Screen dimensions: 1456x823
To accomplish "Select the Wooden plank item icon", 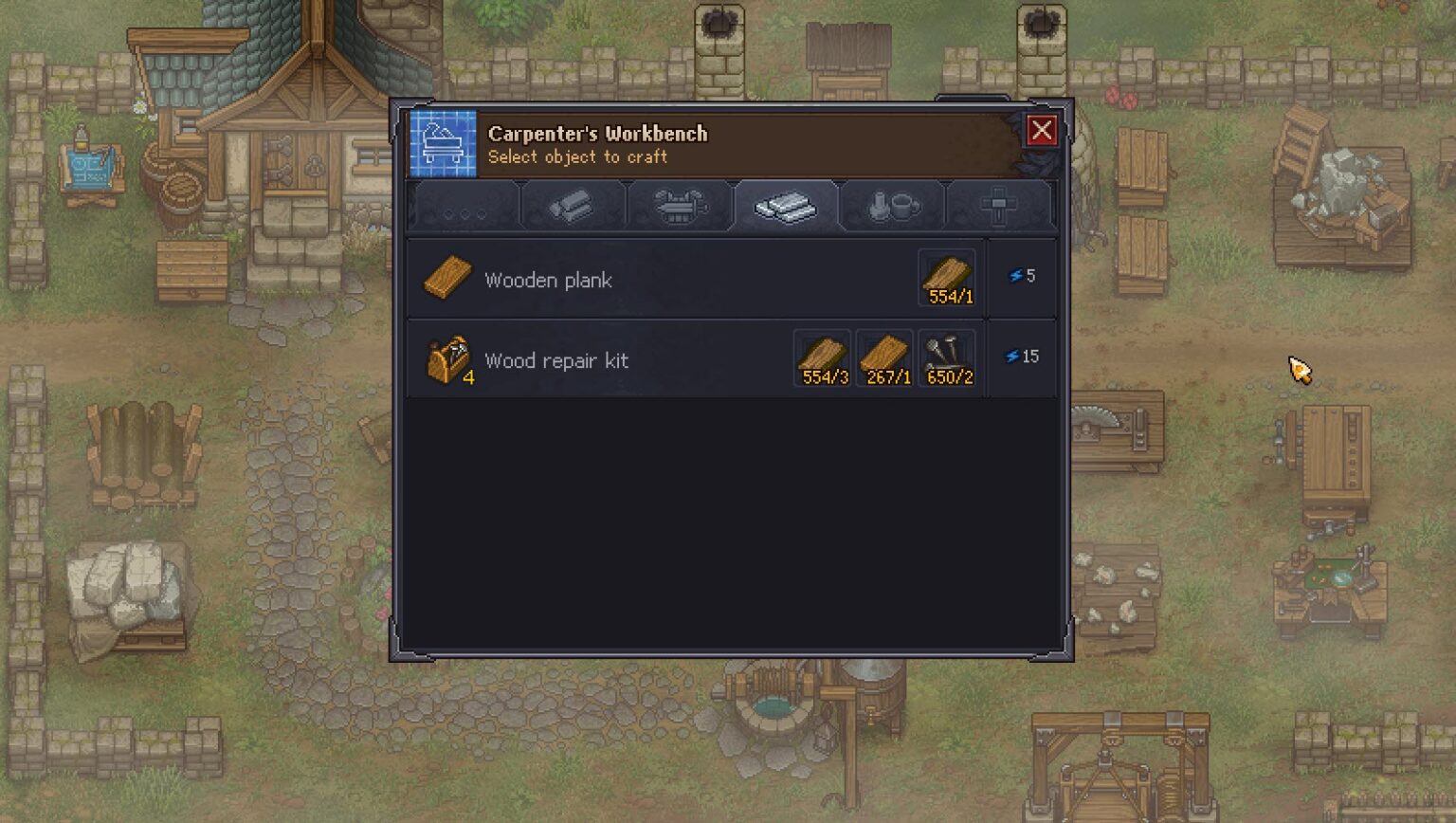I will point(446,278).
